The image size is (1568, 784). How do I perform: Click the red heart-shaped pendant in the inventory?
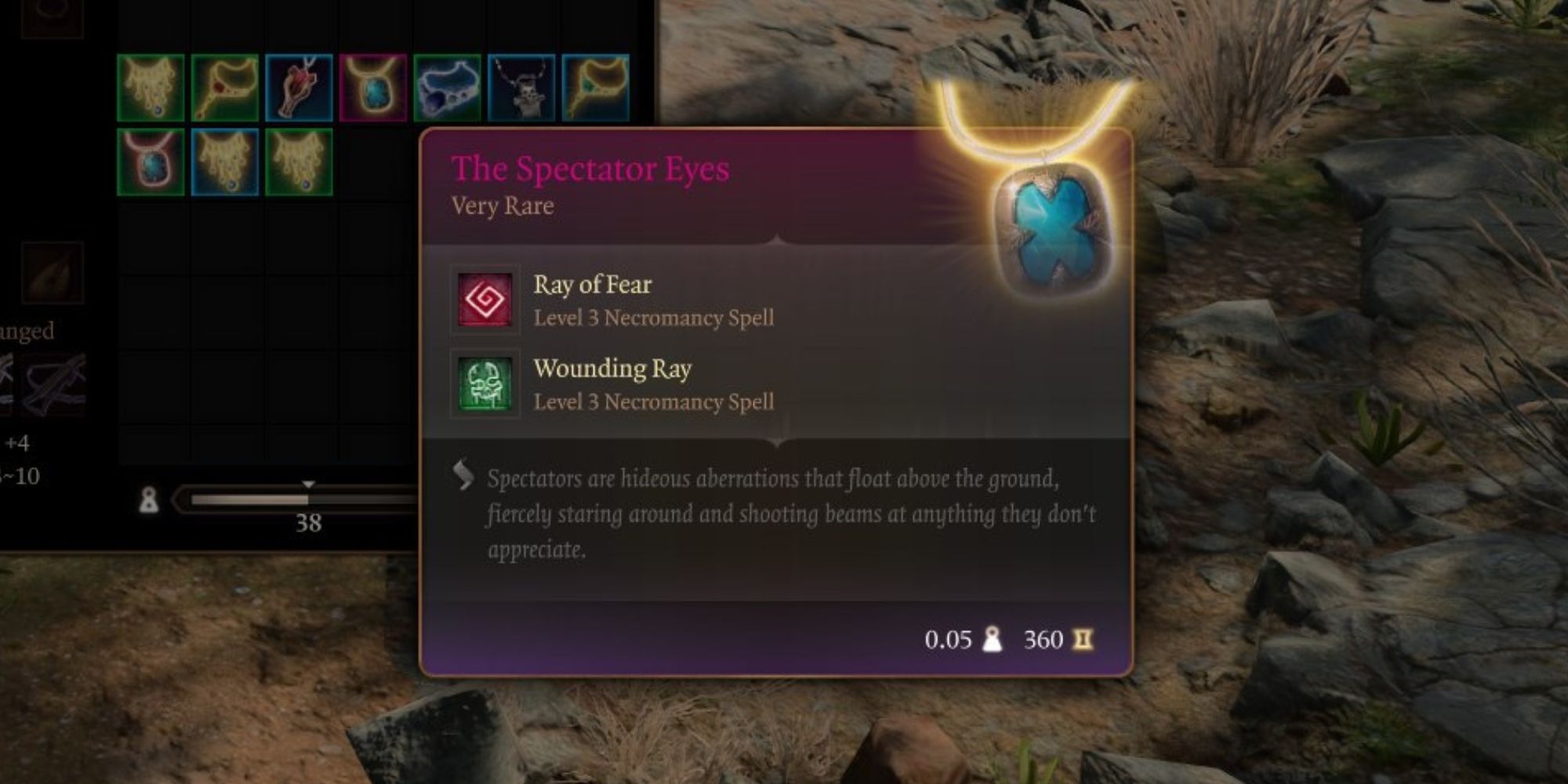[299, 86]
